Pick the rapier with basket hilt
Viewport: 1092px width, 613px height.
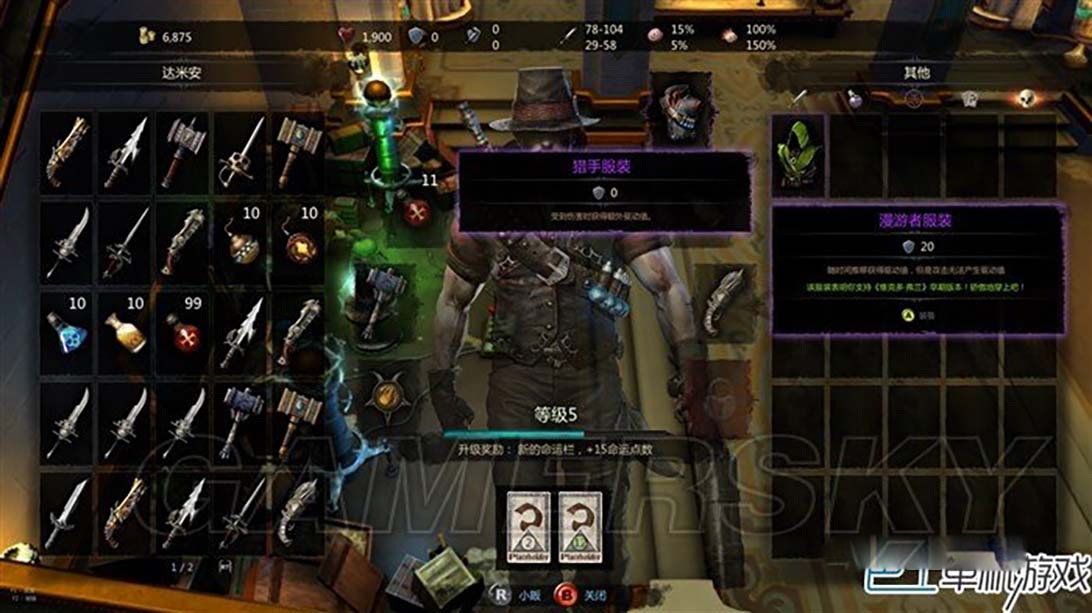(243, 146)
